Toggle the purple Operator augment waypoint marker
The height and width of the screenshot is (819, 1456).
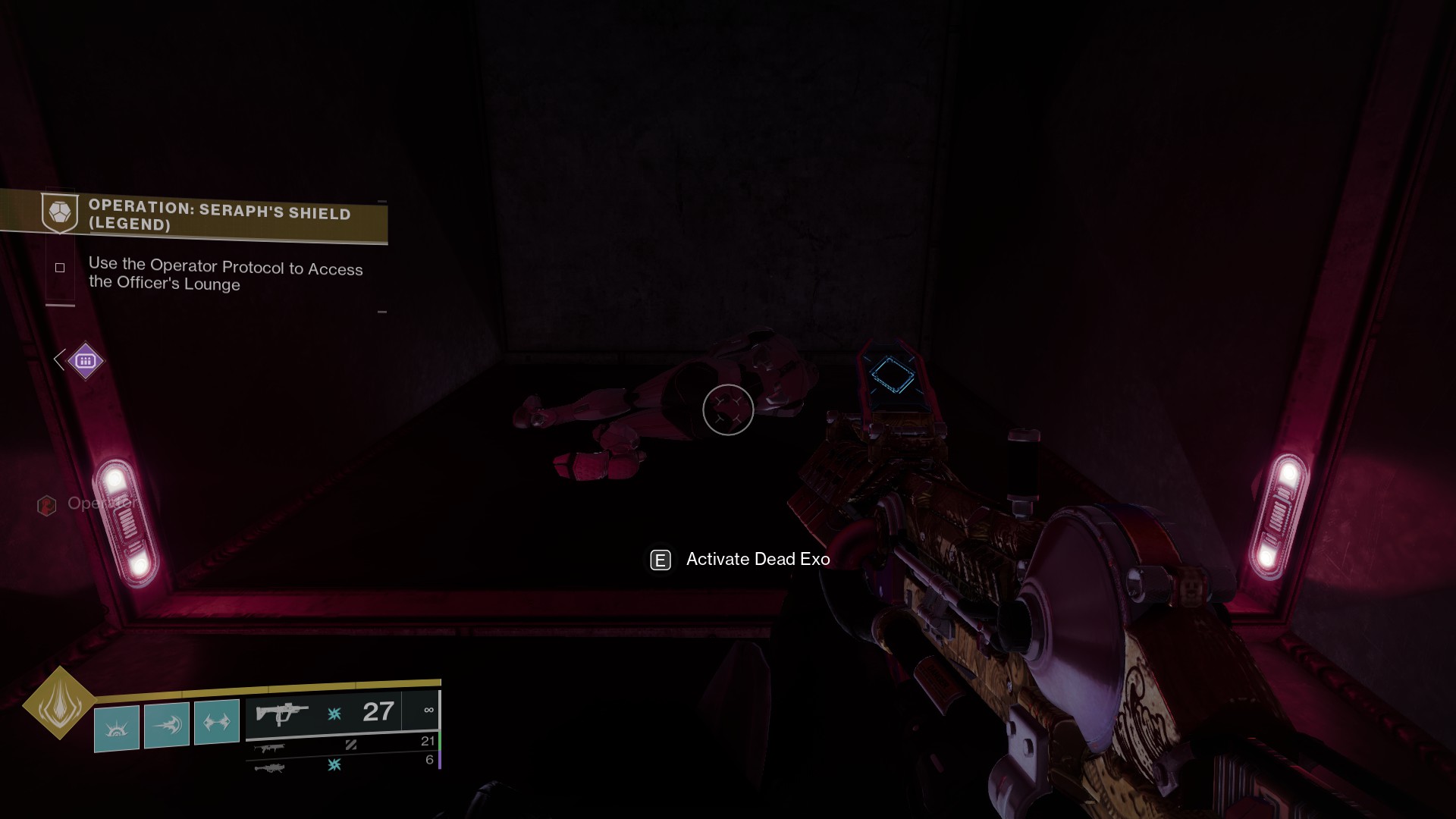86,362
